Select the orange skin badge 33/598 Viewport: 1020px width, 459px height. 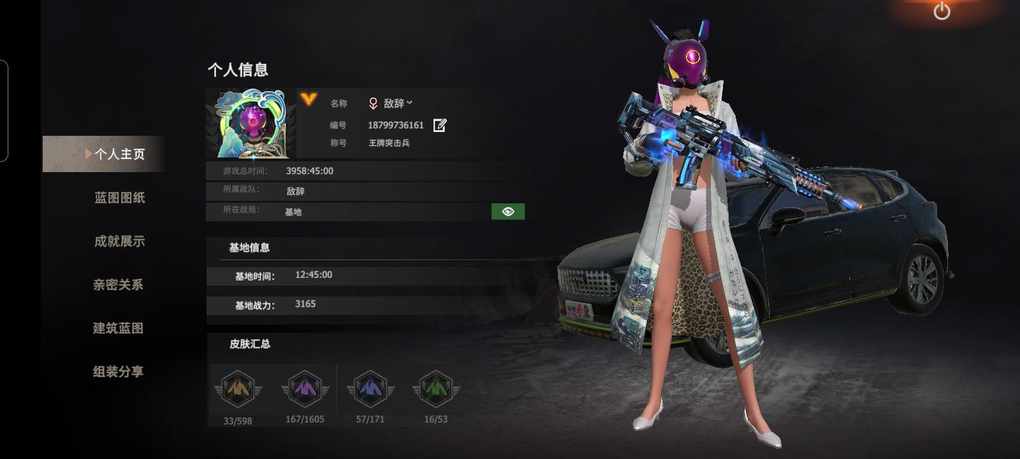coord(237,388)
